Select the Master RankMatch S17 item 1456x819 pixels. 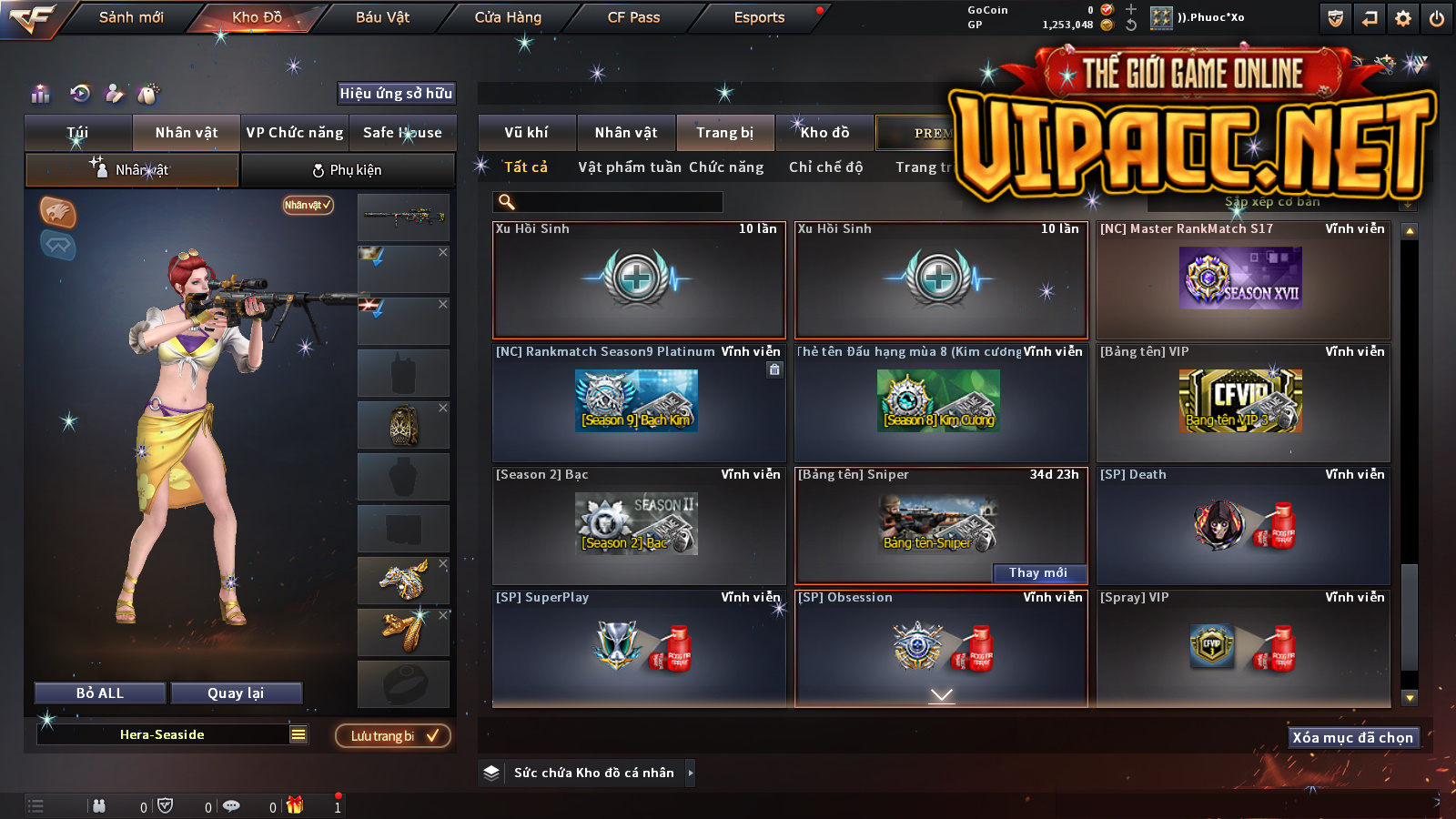(1243, 280)
